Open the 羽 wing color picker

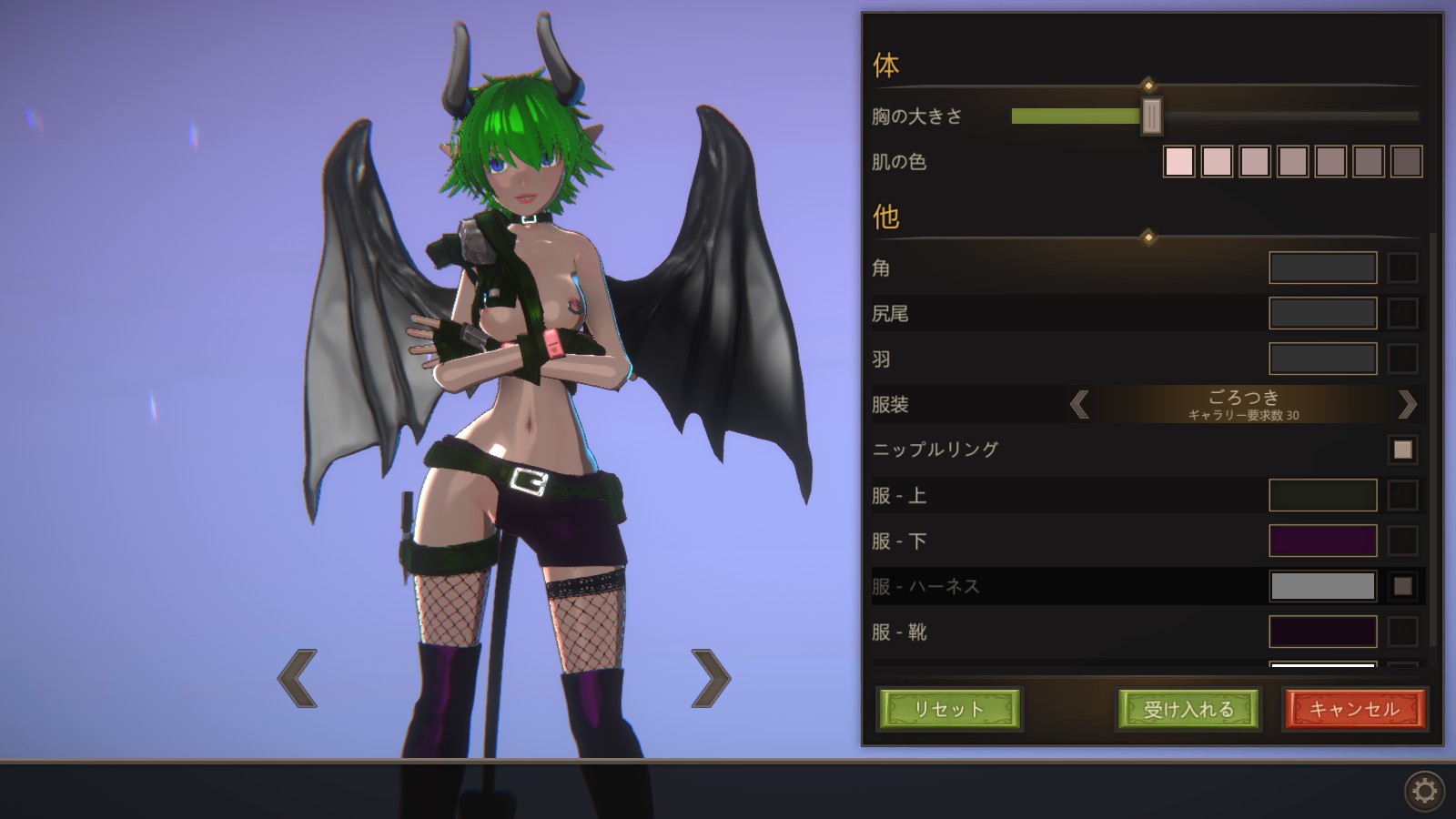[x=1322, y=359]
